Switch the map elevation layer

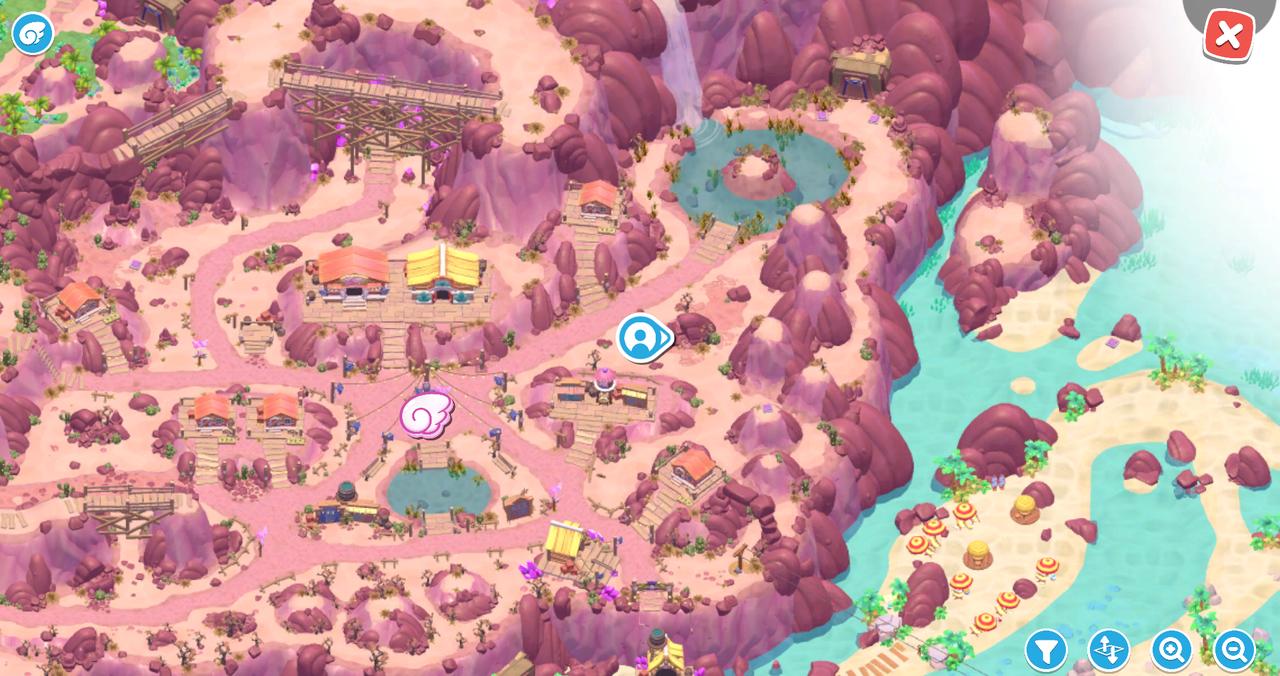(x=1108, y=651)
